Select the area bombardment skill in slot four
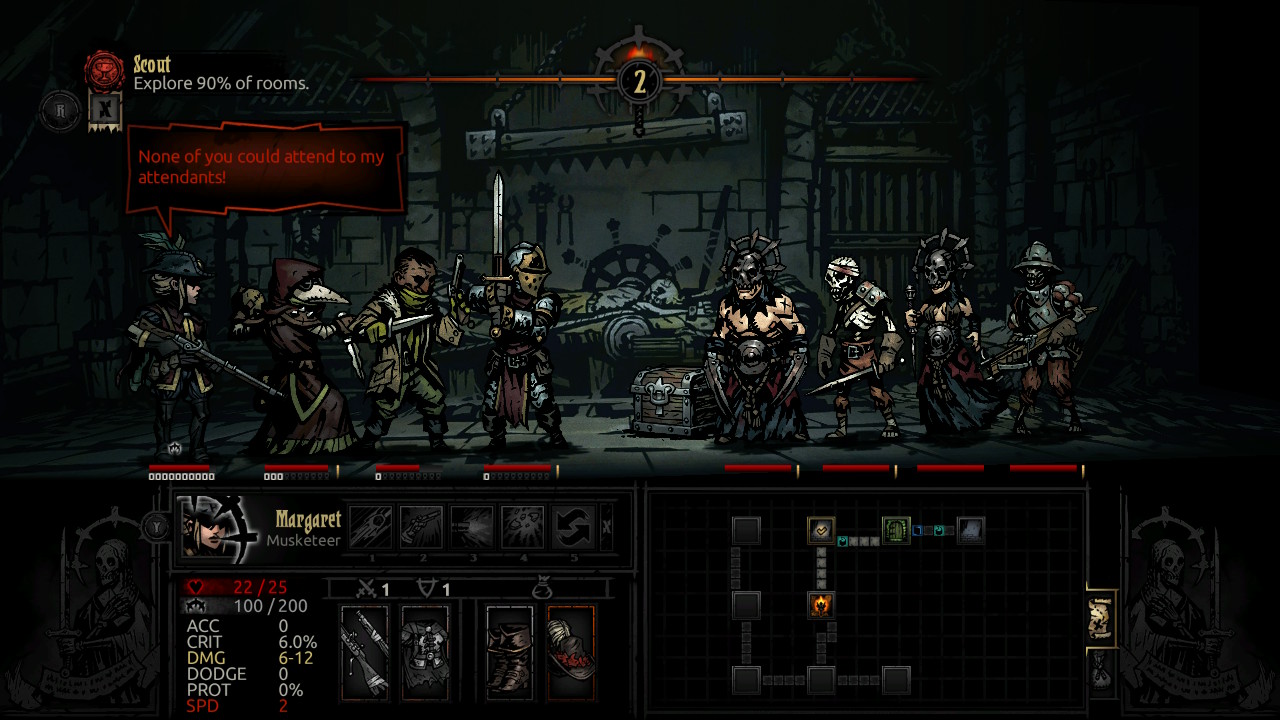The height and width of the screenshot is (720, 1280). pos(522,526)
